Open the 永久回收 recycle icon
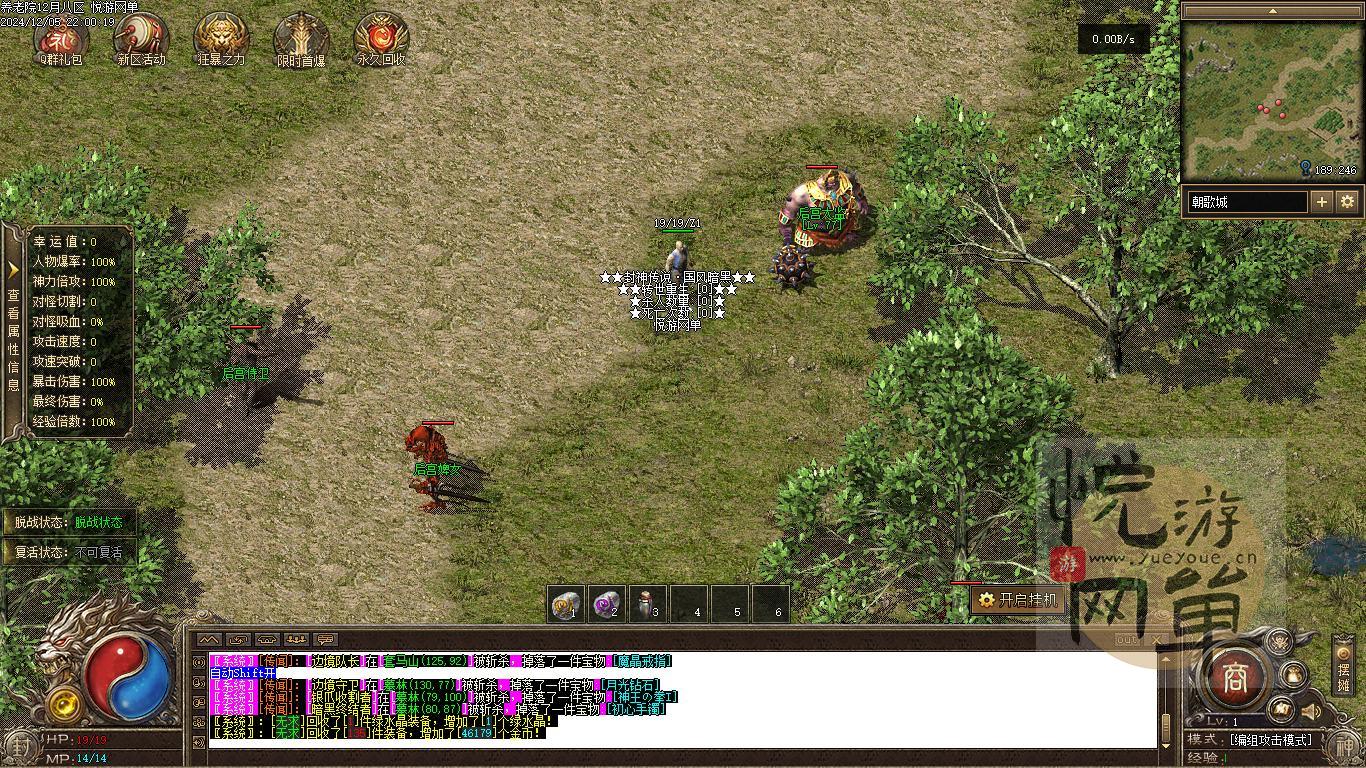1366x768 pixels. 381,39
